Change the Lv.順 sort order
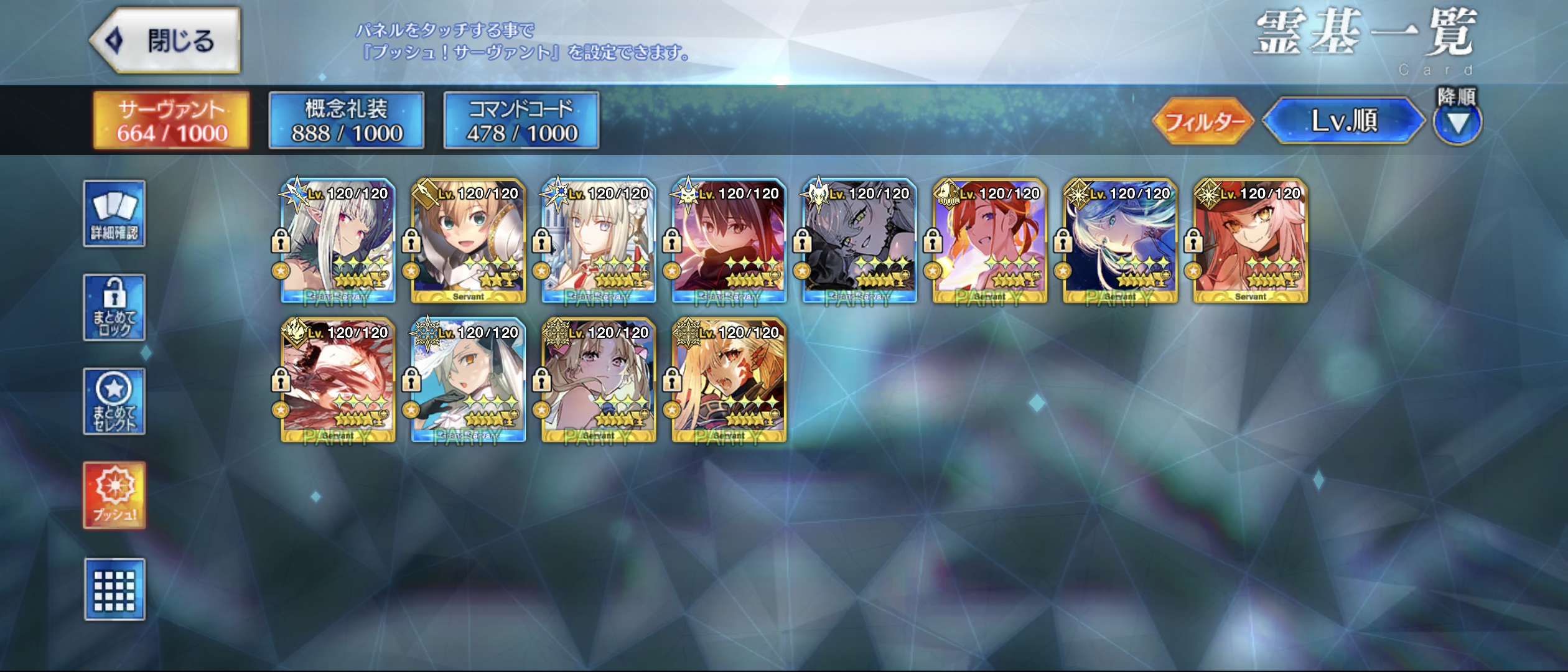 click(1344, 121)
